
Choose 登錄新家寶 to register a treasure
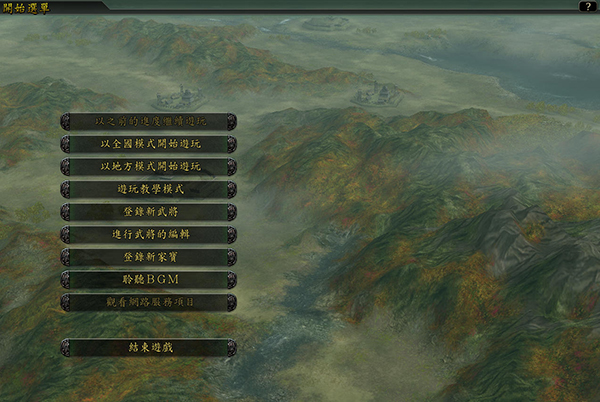[149, 256]
